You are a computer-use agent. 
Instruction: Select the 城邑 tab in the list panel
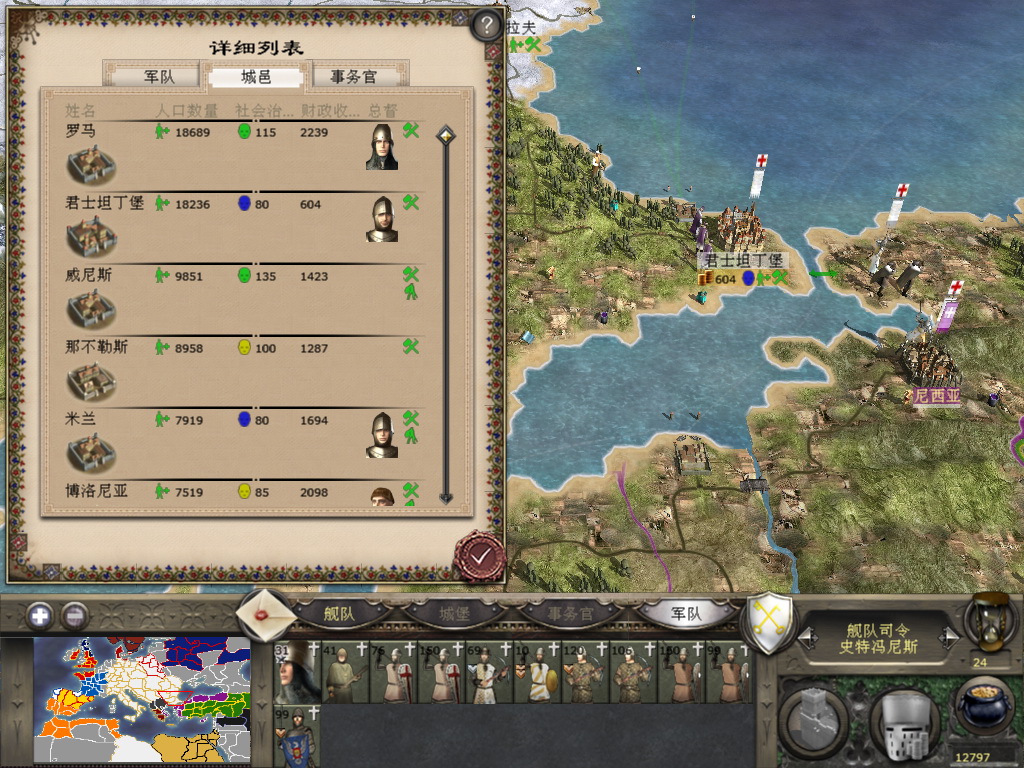click(x=256, y=77)
